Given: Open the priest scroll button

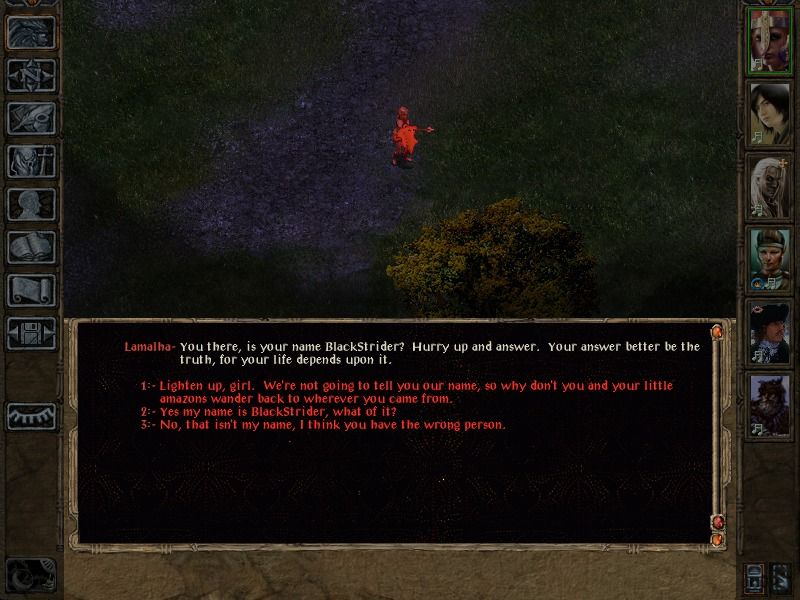Looking at the screenshot, I should (x=30, y=290).
